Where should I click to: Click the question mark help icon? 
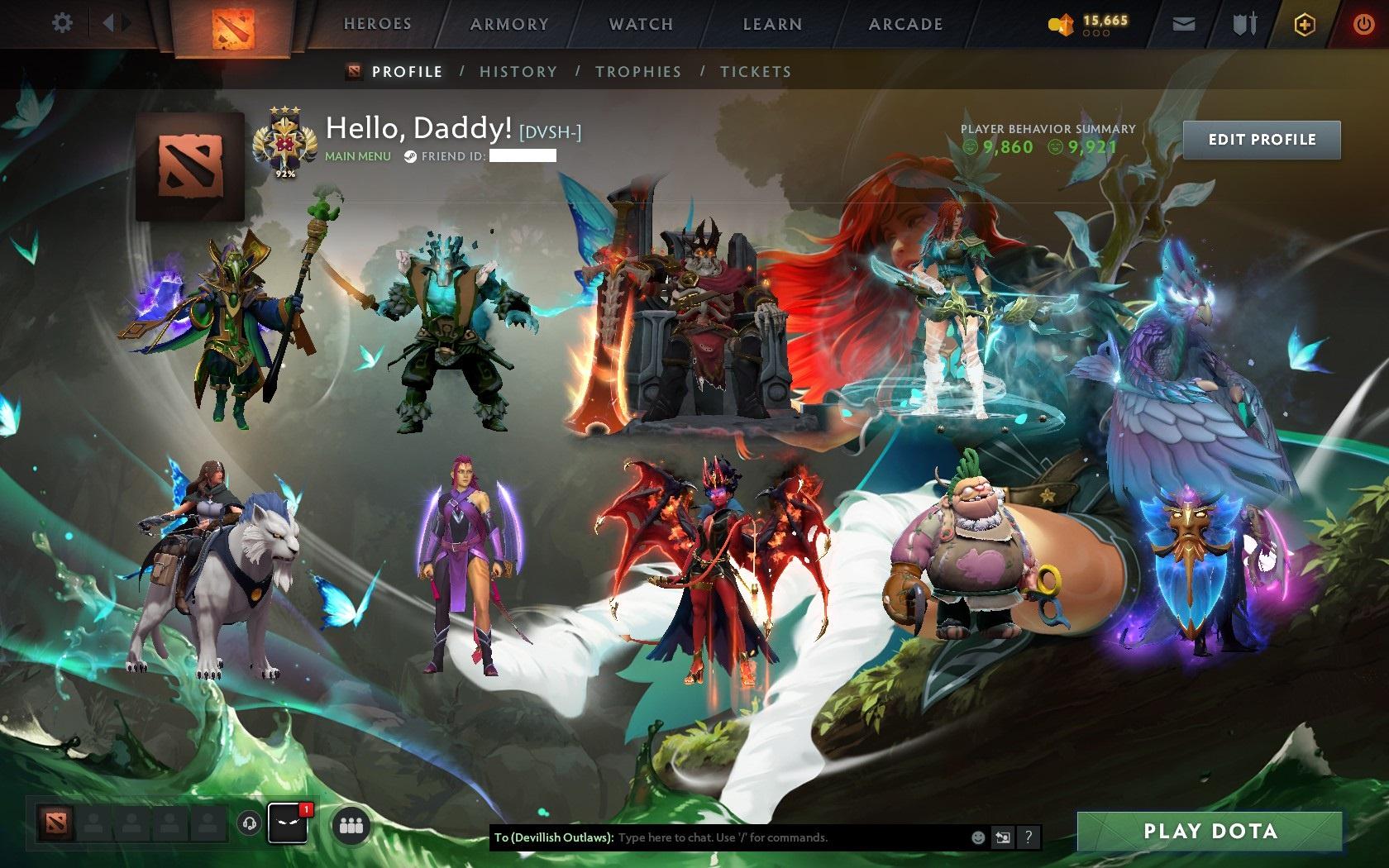point(1028,837)
